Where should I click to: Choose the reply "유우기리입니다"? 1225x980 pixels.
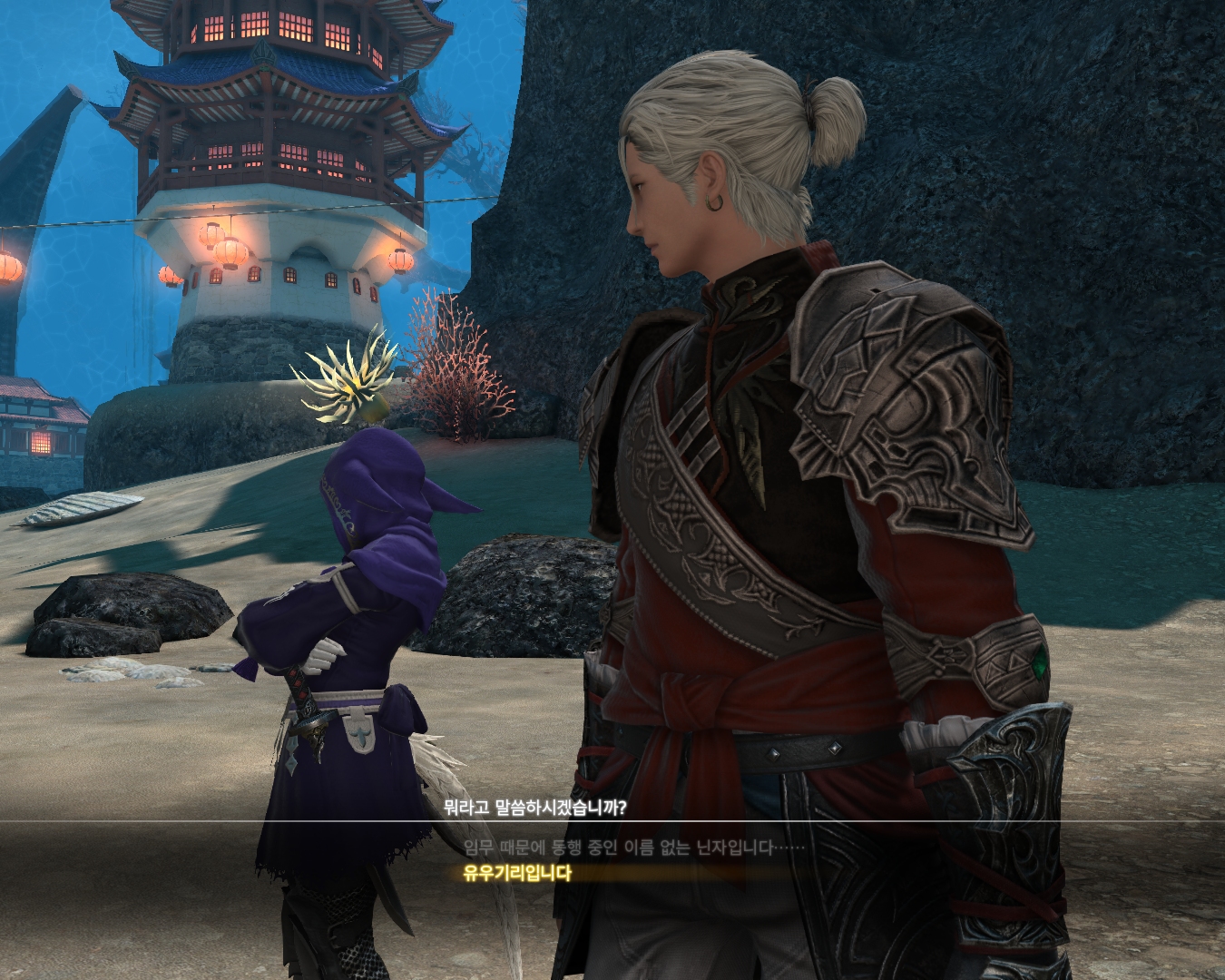pyautogui.click(x=518, y=874)
